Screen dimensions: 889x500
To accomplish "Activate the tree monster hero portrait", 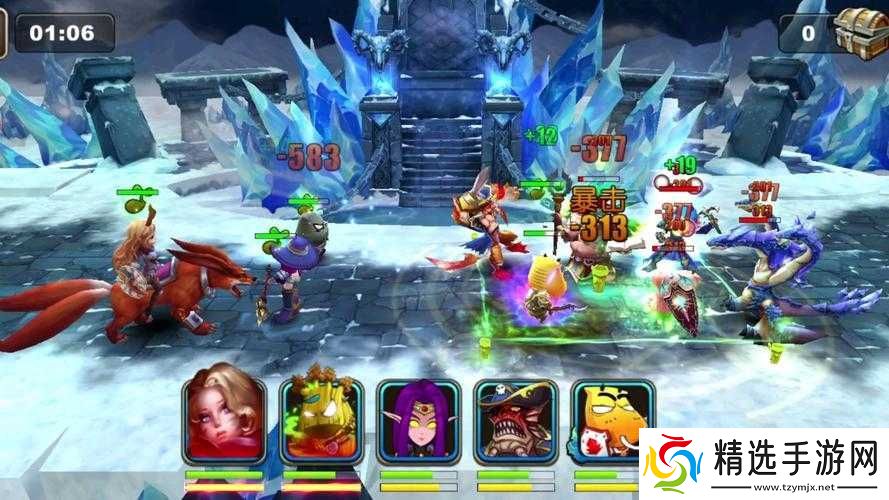I will point(320,421).
